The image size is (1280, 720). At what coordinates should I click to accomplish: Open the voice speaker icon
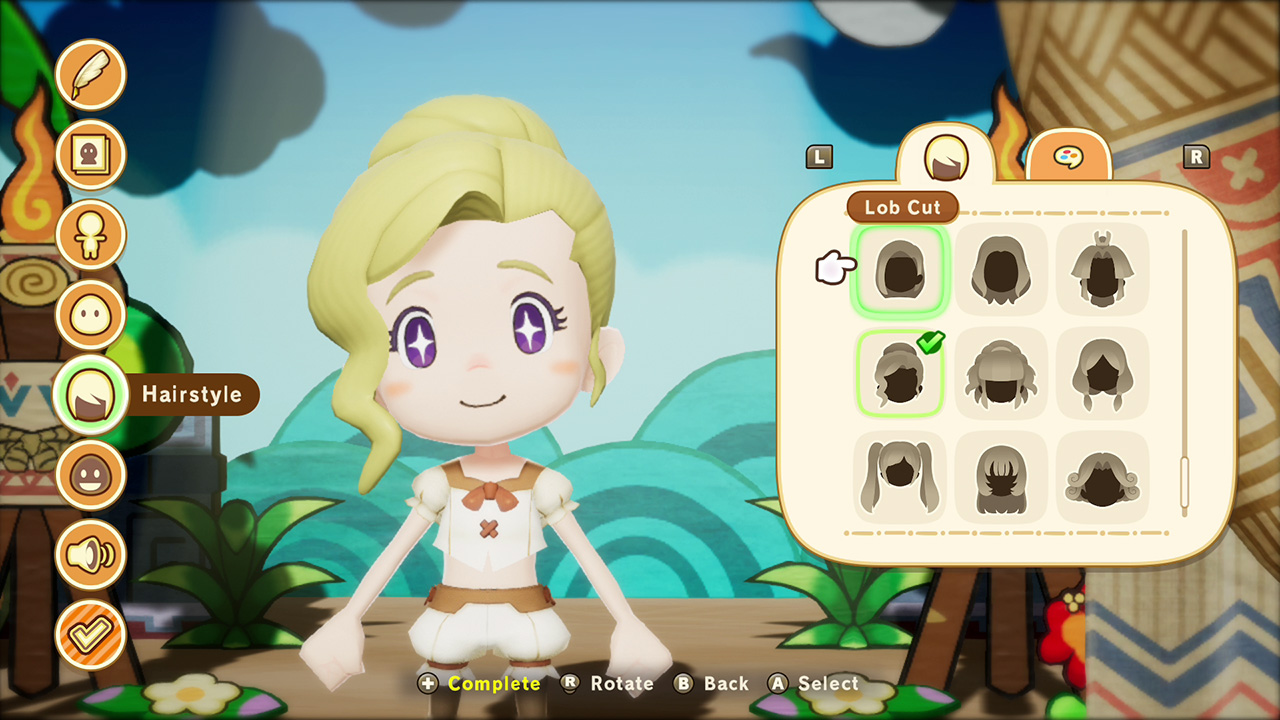click(x=91, y=553)
